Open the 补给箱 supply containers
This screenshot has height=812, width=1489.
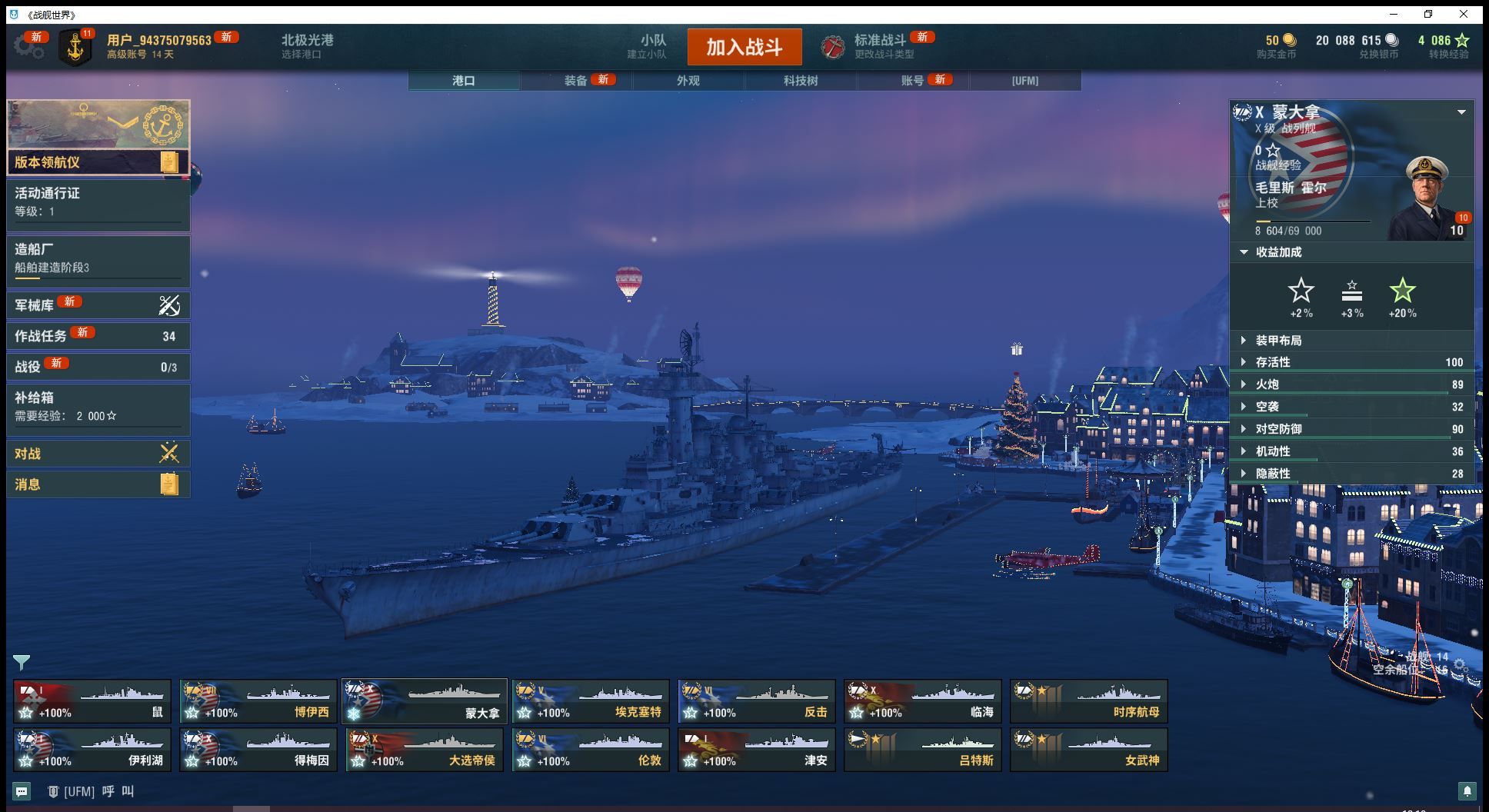(98, 406)
